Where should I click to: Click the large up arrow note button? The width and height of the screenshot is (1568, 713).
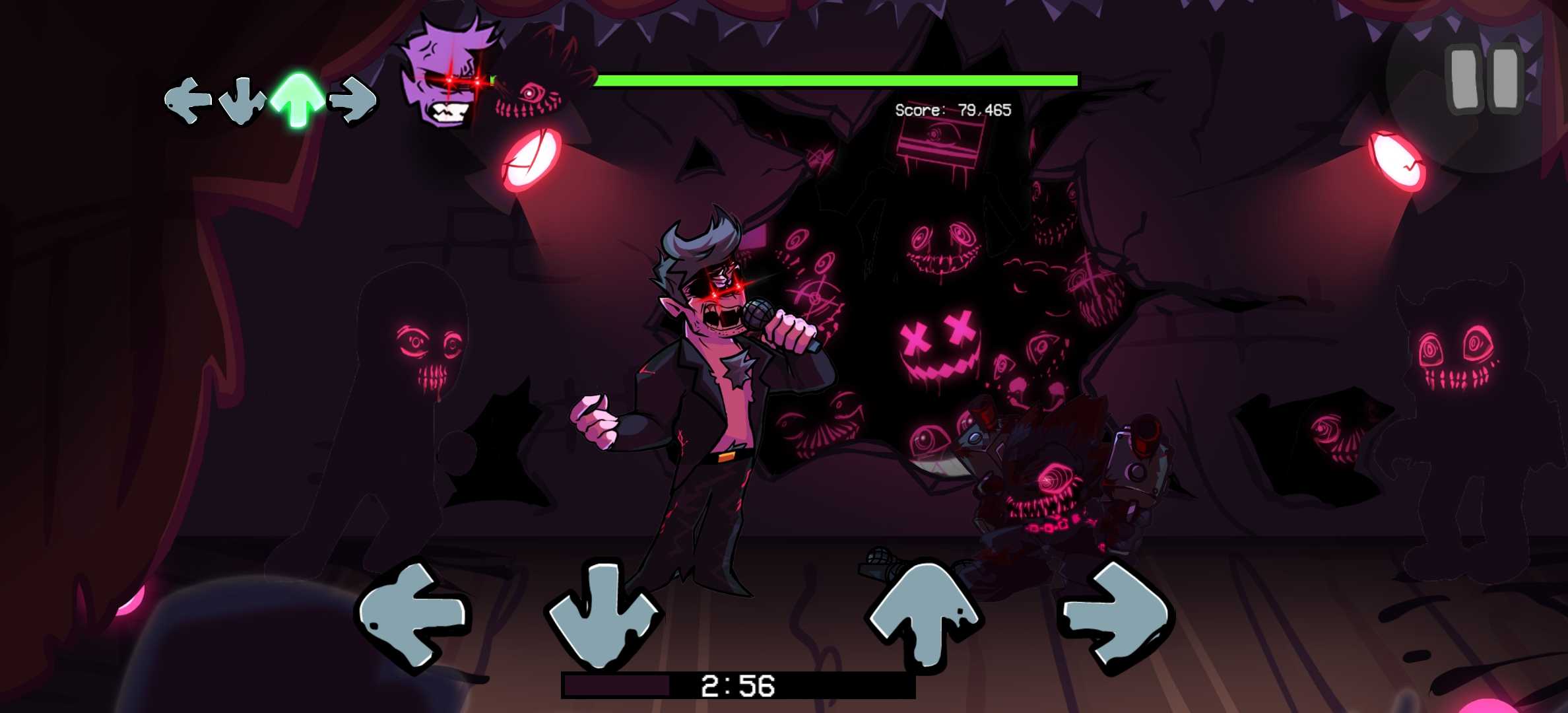tap(924, 614)
